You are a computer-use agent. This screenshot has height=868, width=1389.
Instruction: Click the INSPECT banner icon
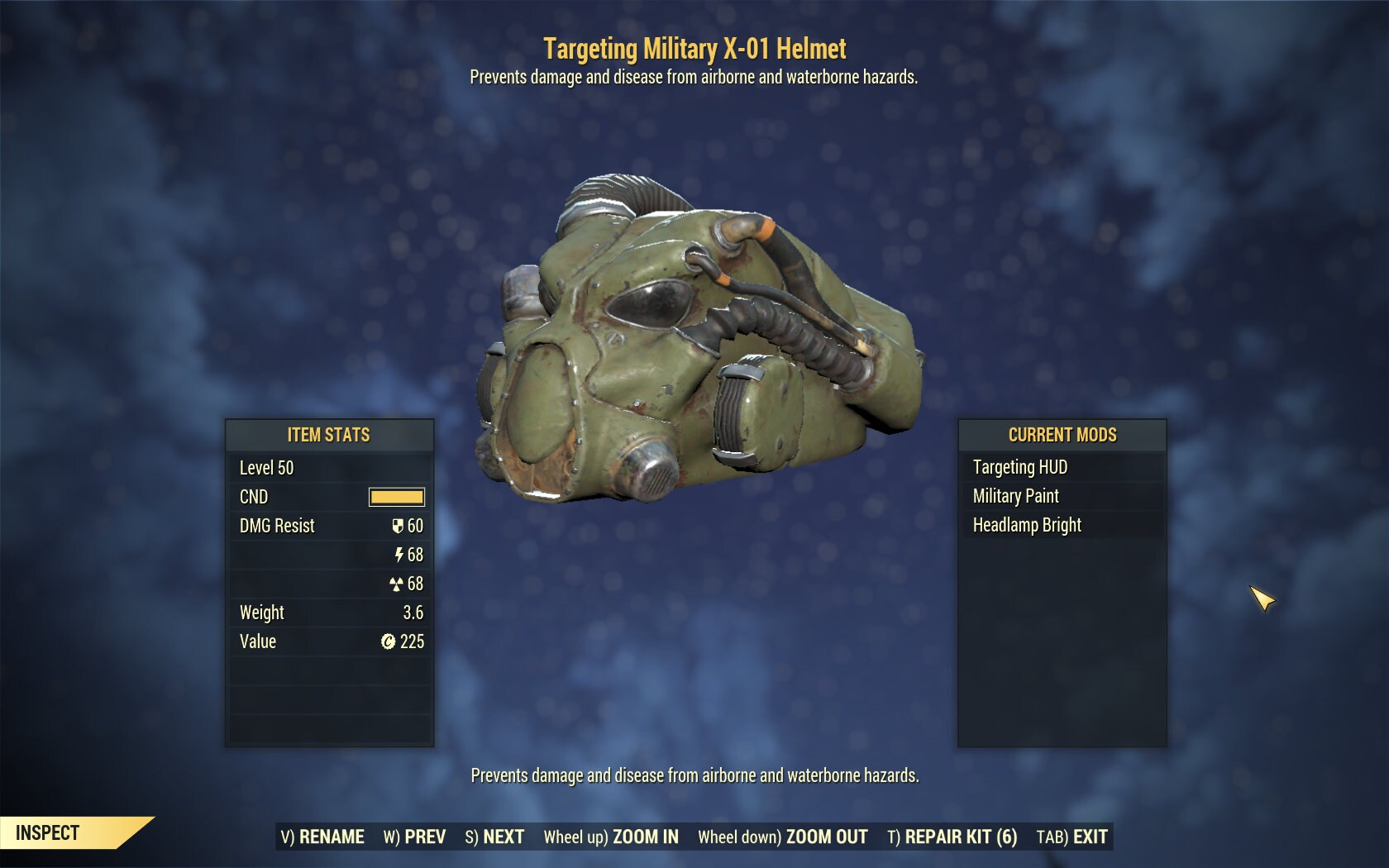point(45,833)
